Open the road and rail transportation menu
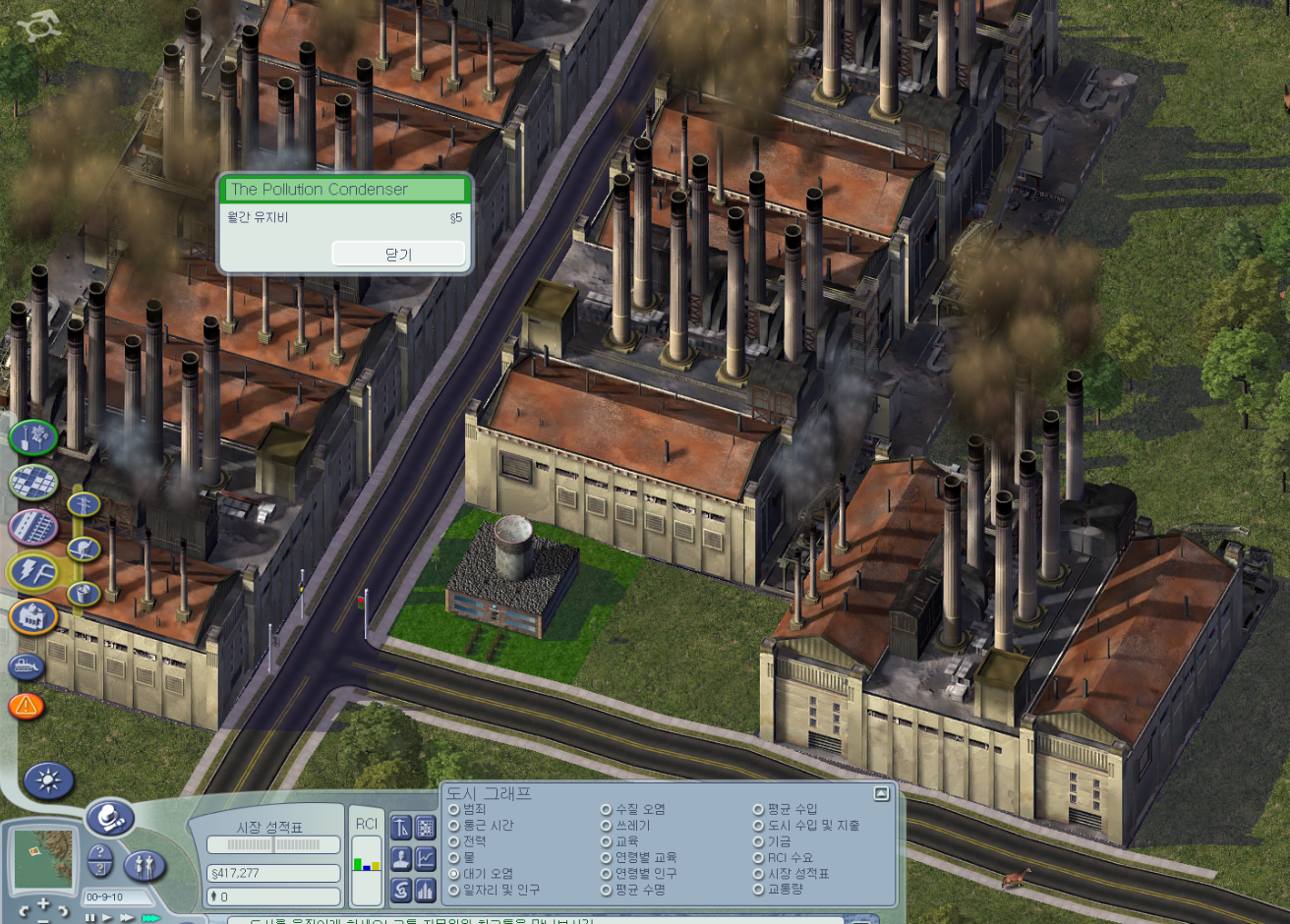1290x924 pixels. click(33, 527)
